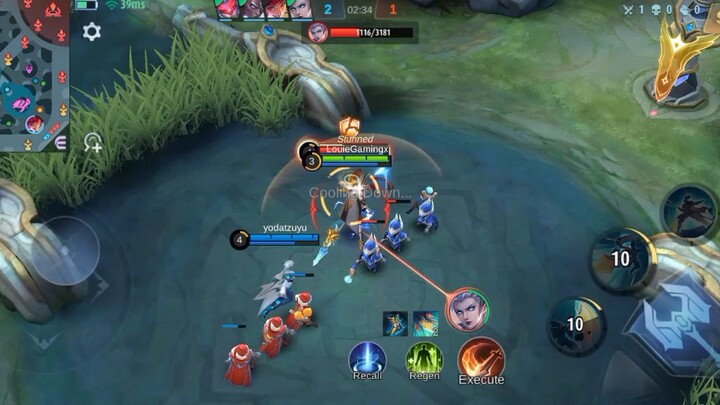Image resolution: width=720 pixels, height=405 pixels.
Task: Target the enemy hero portrait beside Execute
Action: 468,310
